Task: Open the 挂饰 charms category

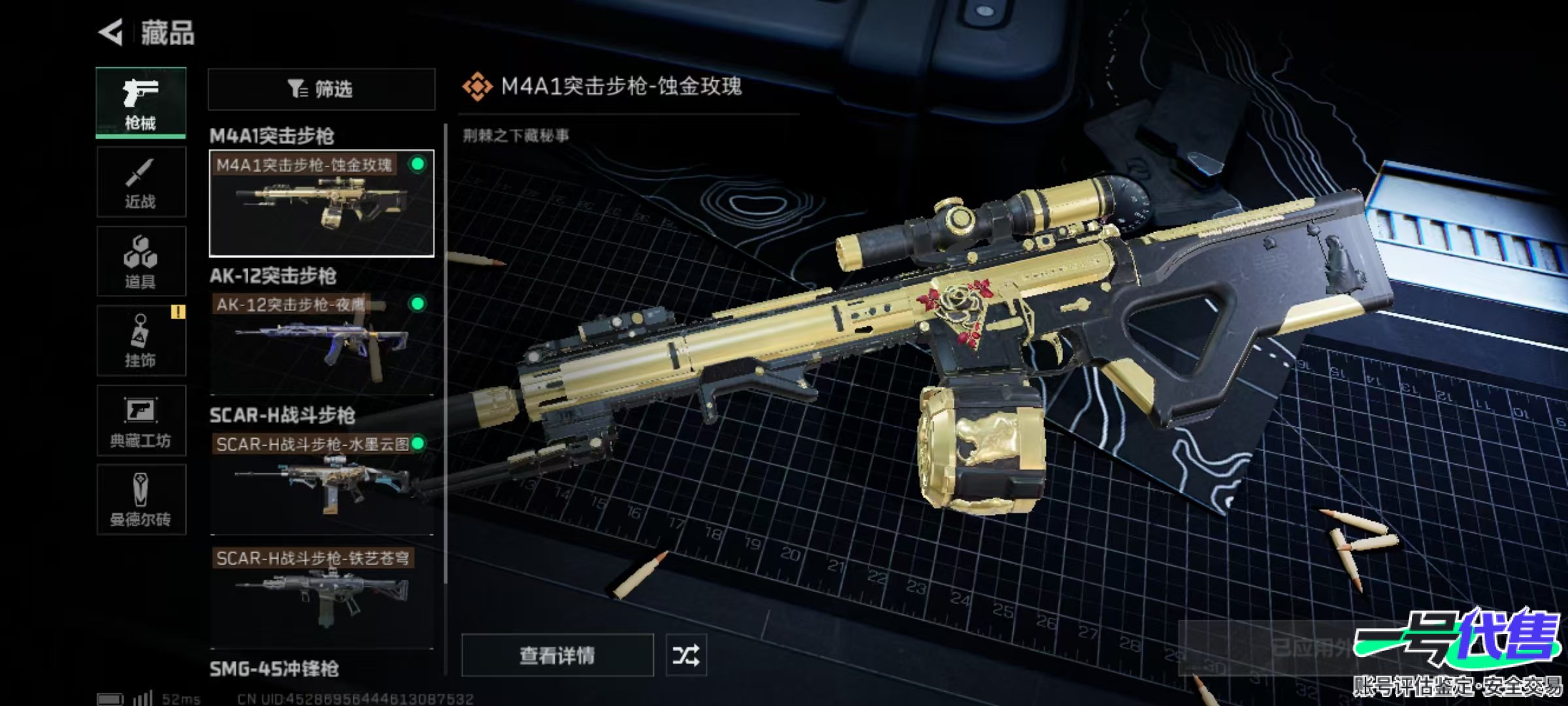Action: point(140,341)
